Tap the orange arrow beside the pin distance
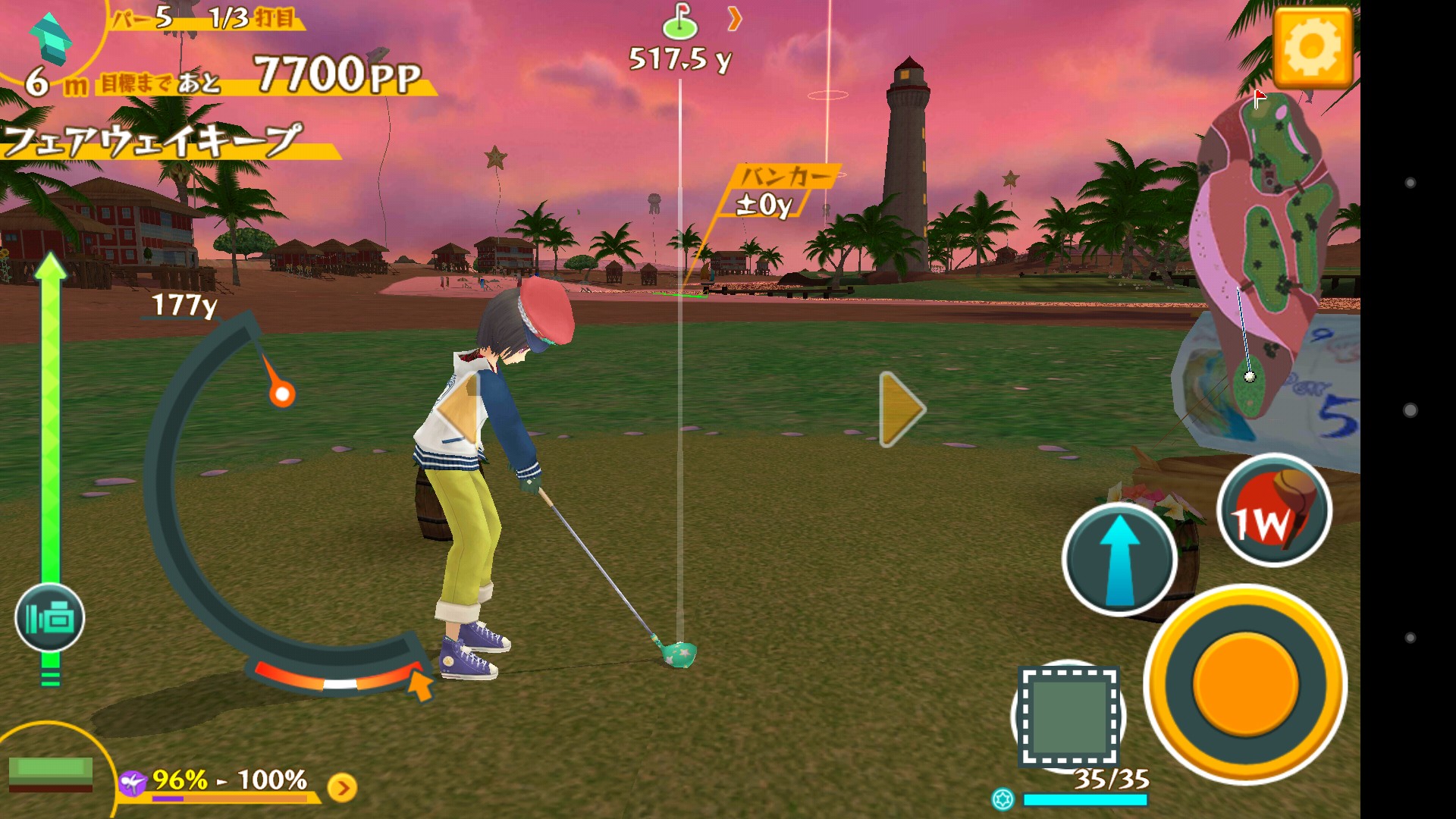 [x=733, y=19]
